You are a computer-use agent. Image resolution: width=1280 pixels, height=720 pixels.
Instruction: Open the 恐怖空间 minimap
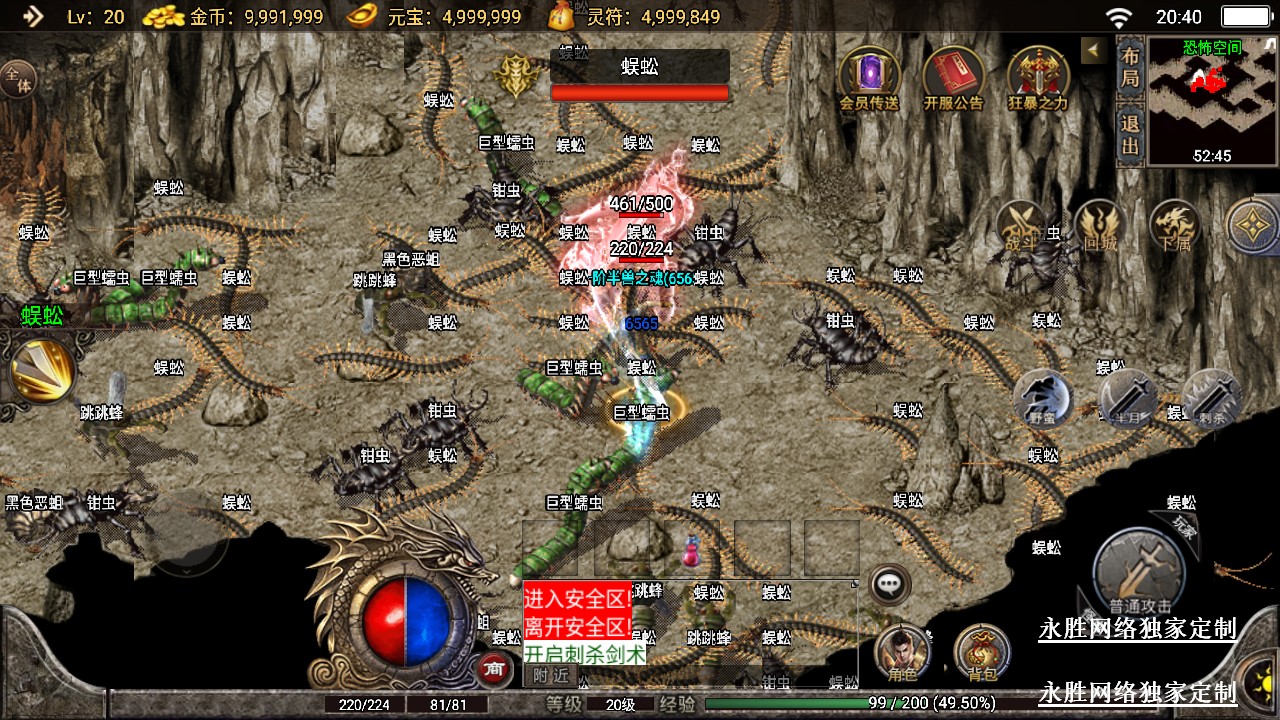[x=1212, y=100]
